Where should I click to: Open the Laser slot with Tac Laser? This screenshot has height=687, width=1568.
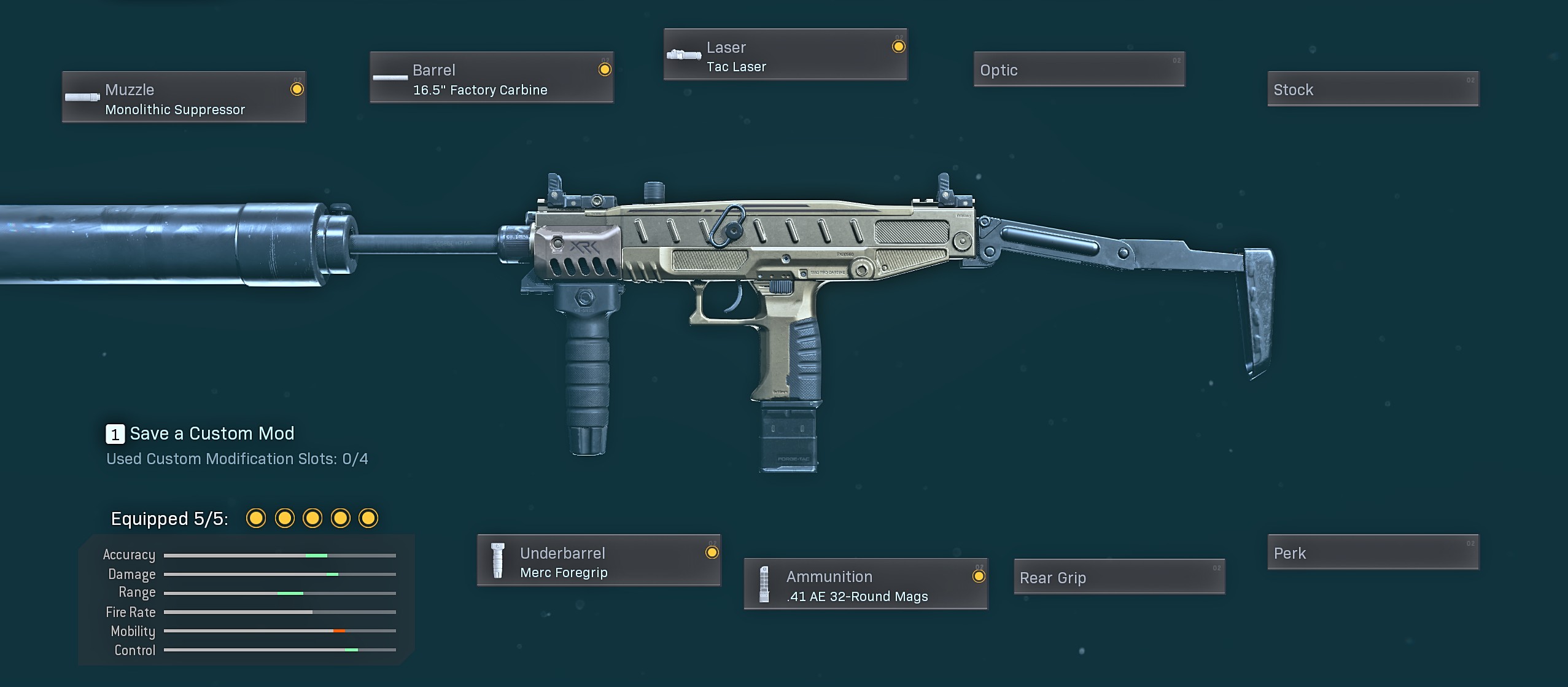(x=785, y=55)
